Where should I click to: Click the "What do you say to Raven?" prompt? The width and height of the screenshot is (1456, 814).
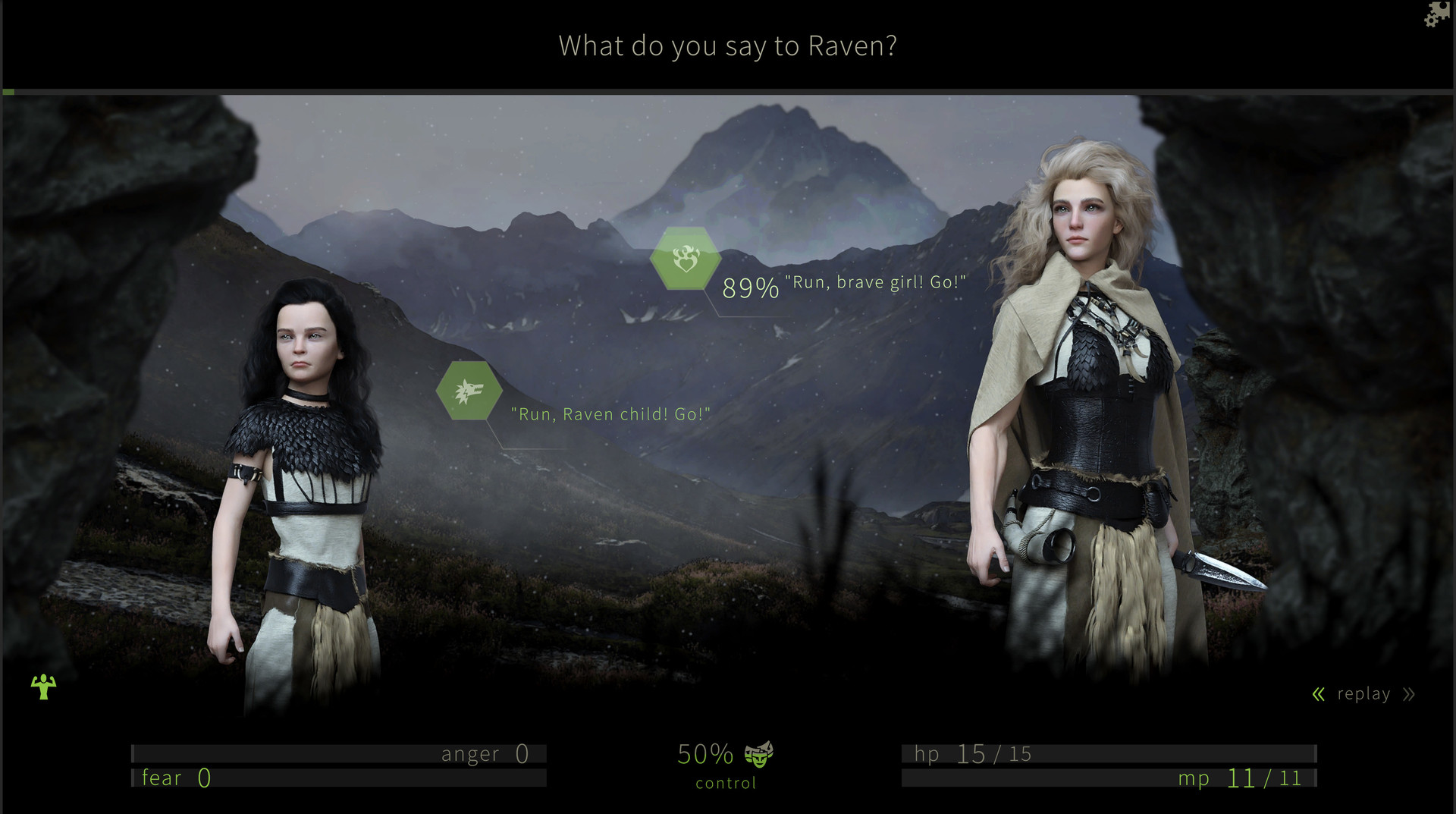click(x=727, y=46)
